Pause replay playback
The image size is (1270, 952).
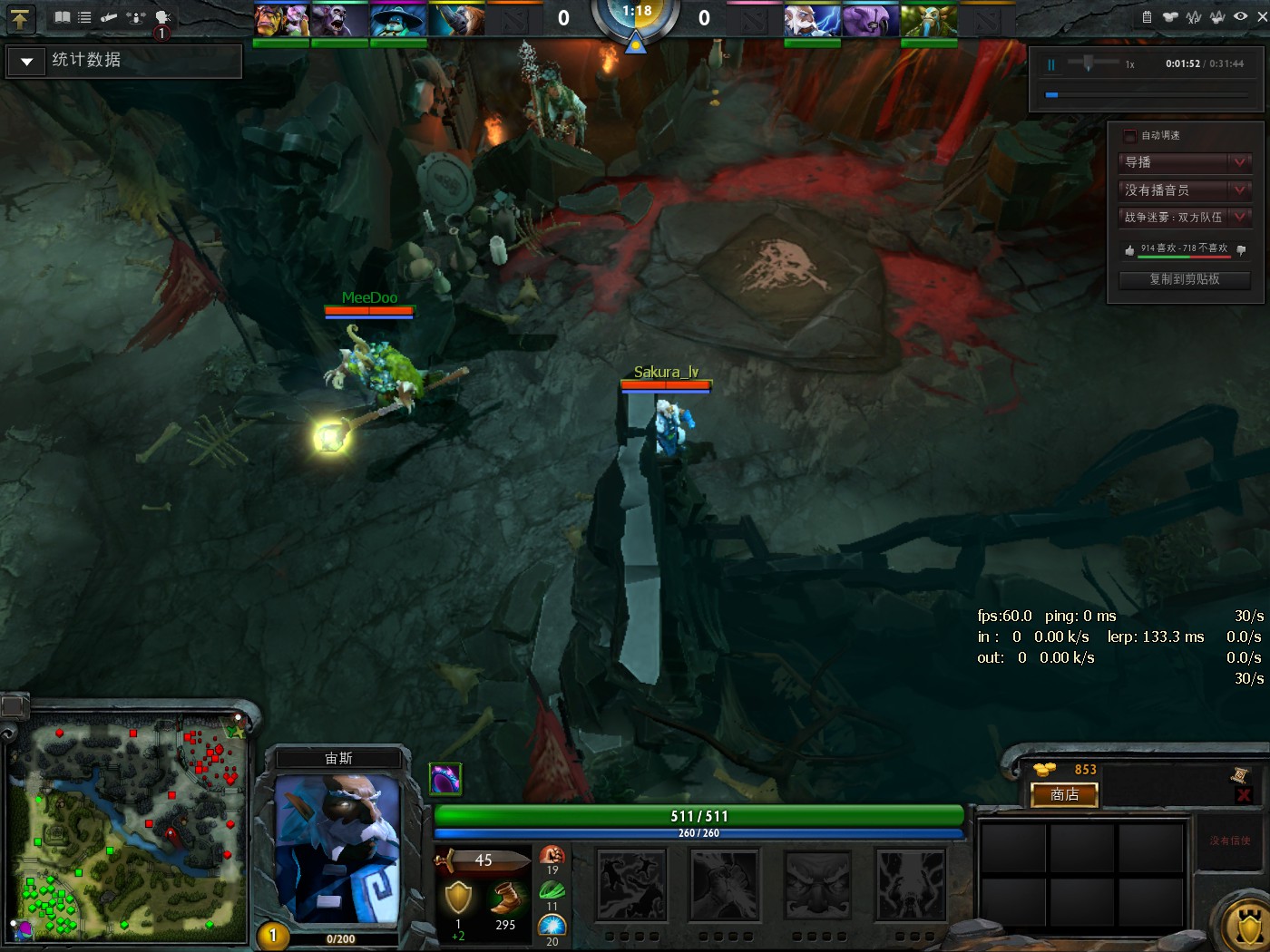pos(1050,63)
